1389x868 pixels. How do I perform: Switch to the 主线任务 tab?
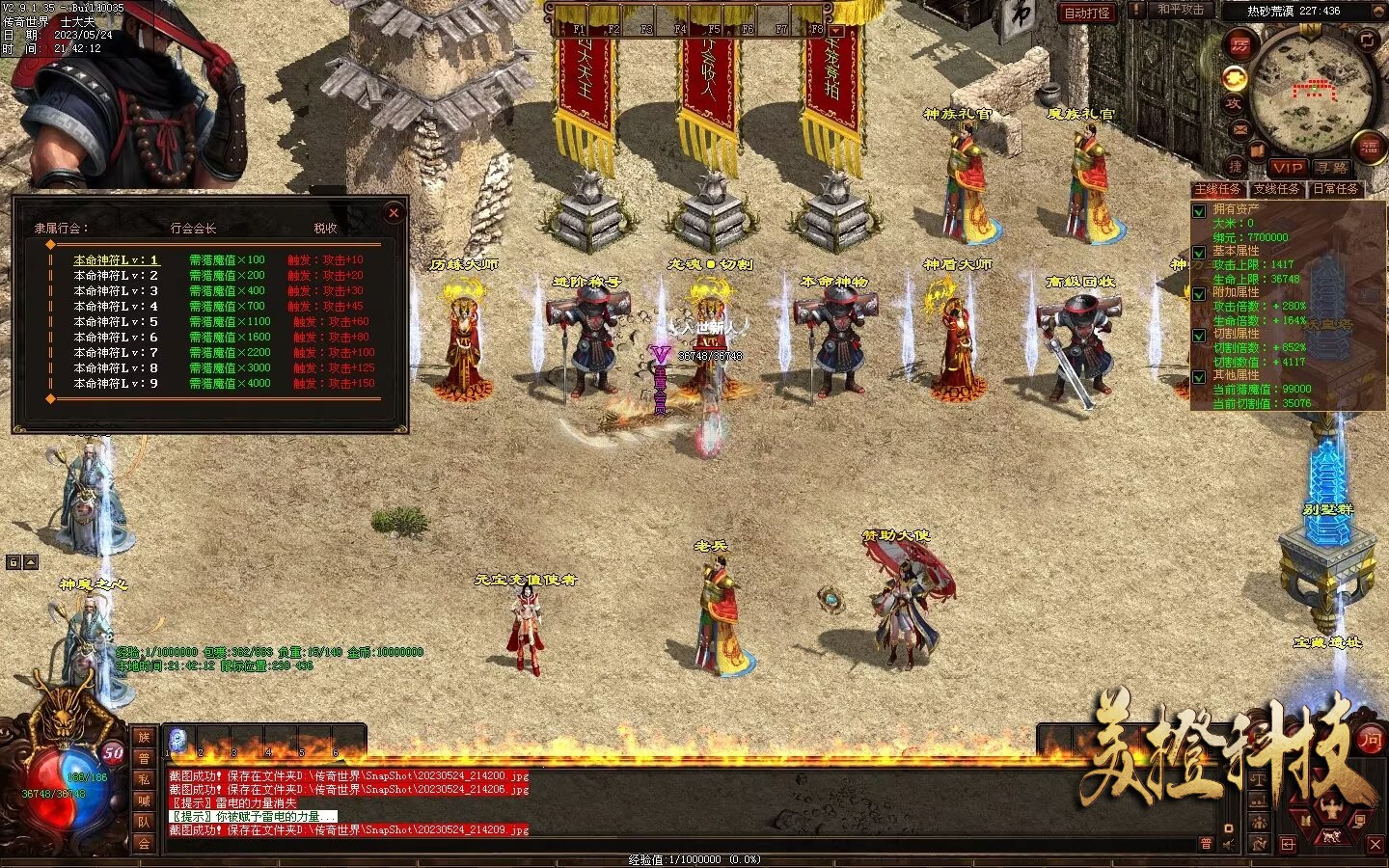pyautogui.click(x=1218, y=189)
